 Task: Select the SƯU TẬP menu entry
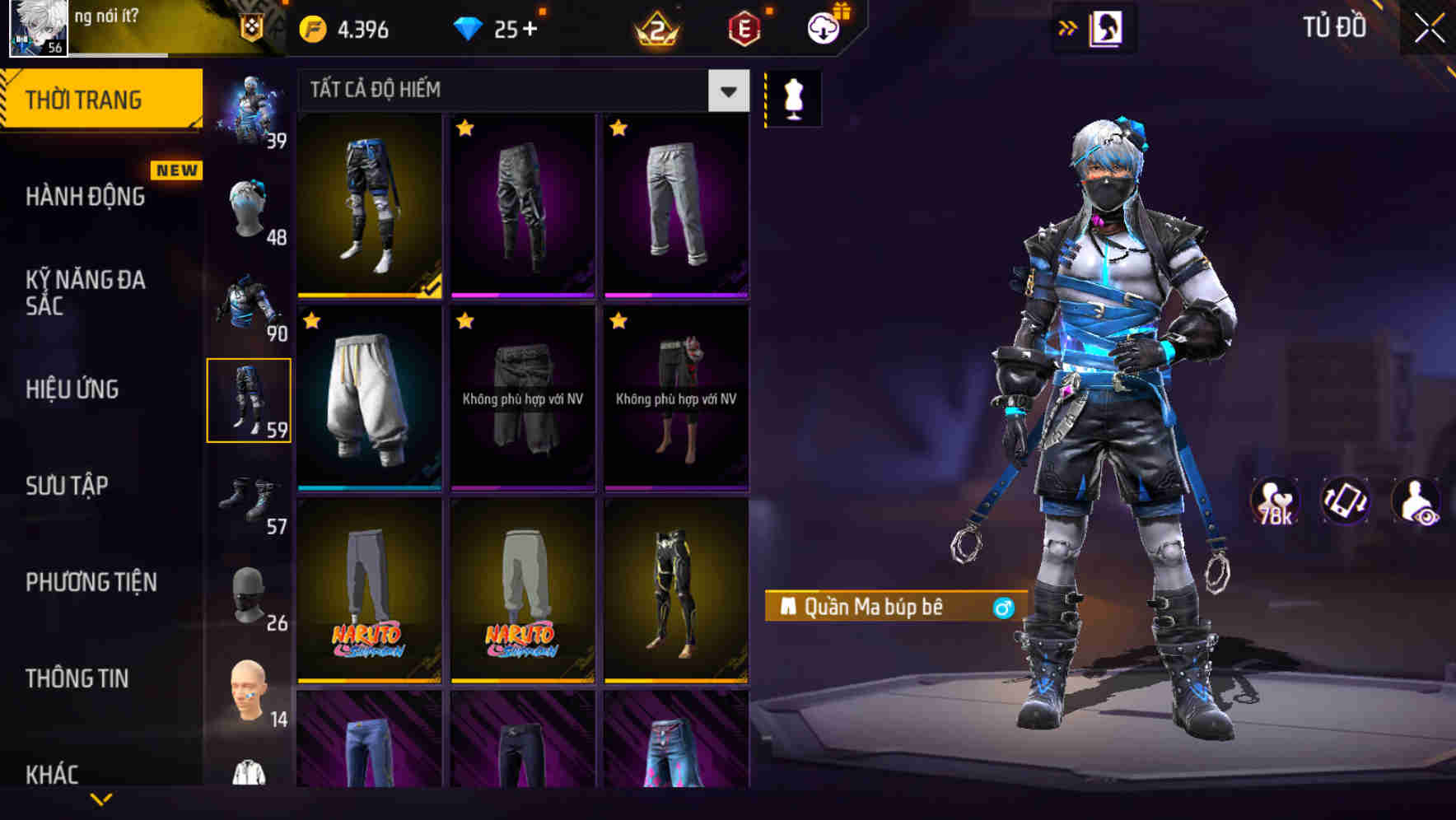click(x=66, y=486)
